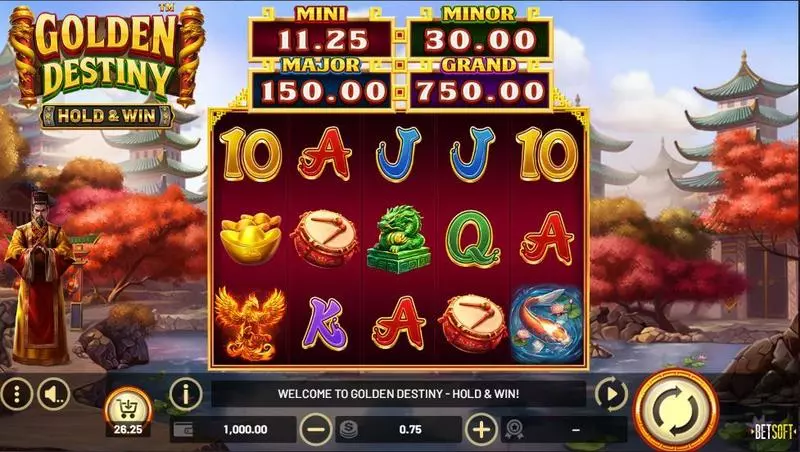
Task: Show the game info with the i button
Action: (x=185, y=393)
